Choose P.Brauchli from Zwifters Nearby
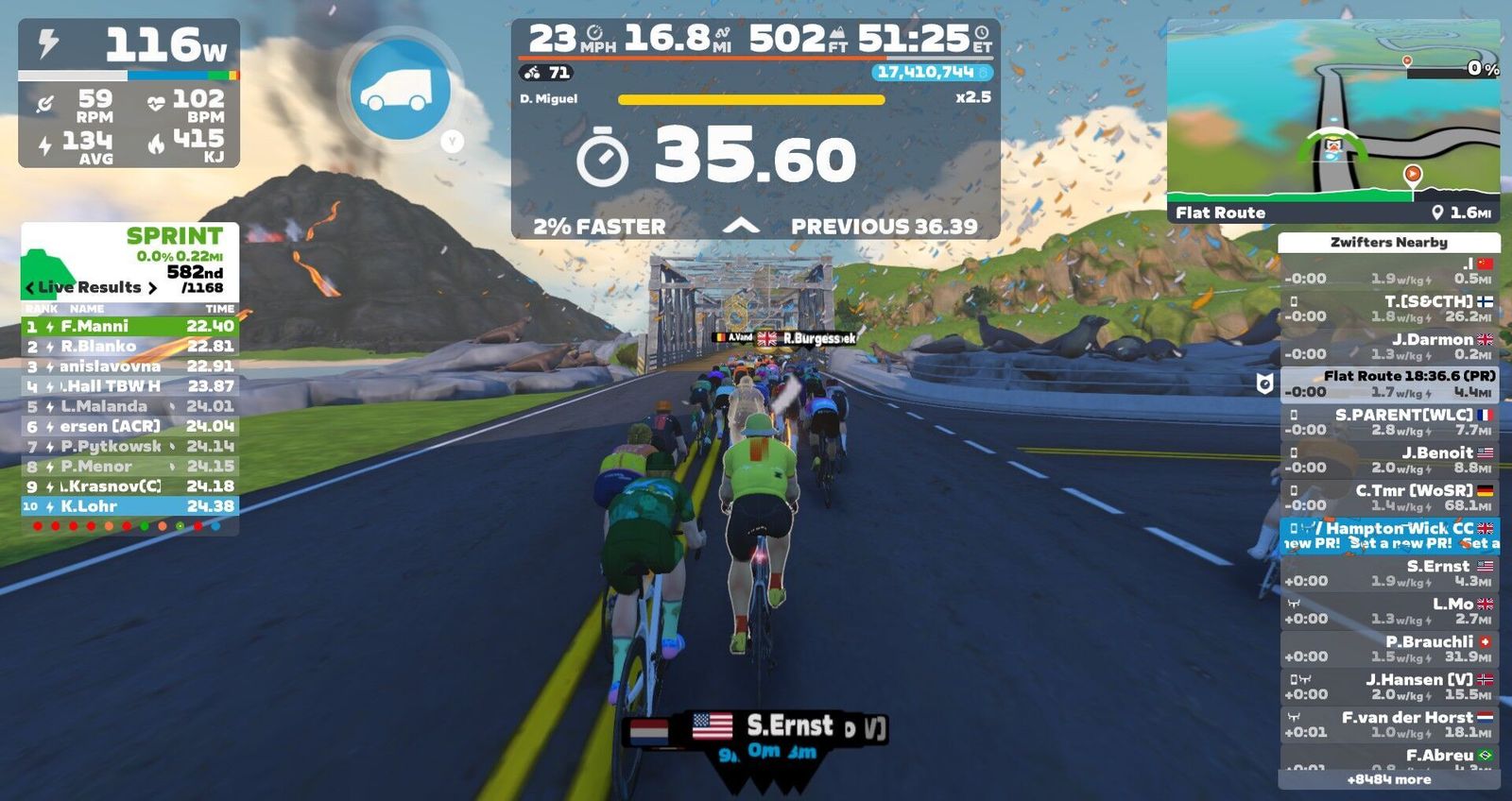Image resolution: width=1512 pixels, height=801 pixels. pos(1389,649)
